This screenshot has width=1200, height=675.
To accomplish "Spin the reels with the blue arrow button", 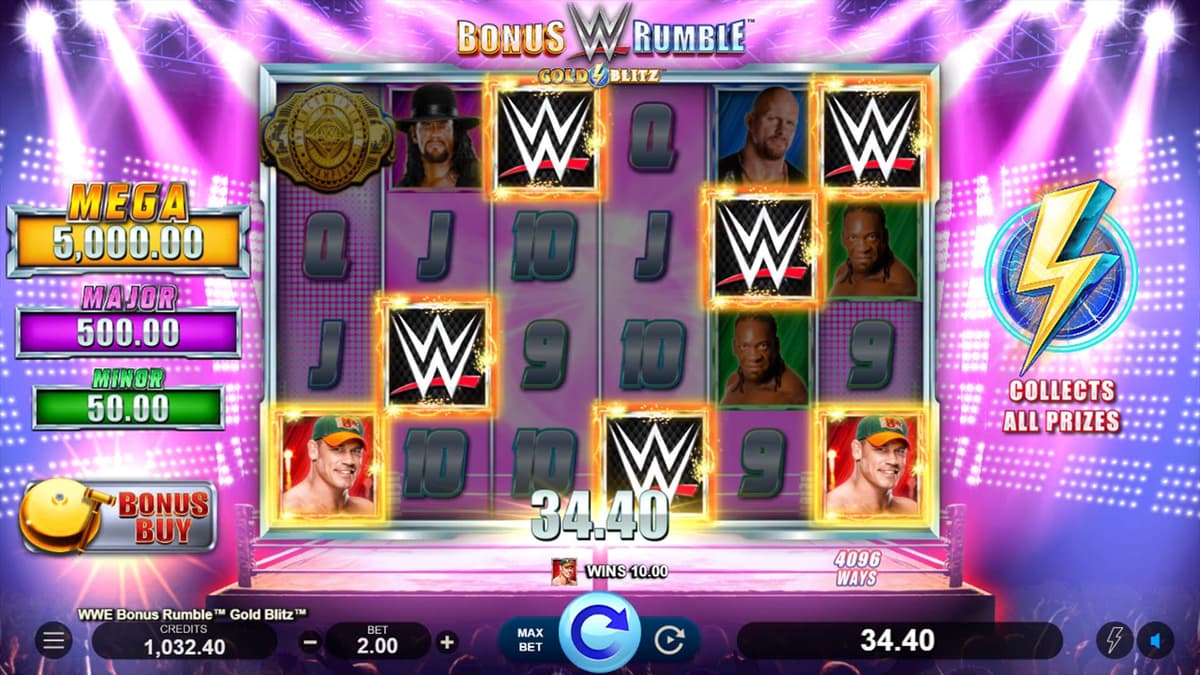I will click(599, 634).
